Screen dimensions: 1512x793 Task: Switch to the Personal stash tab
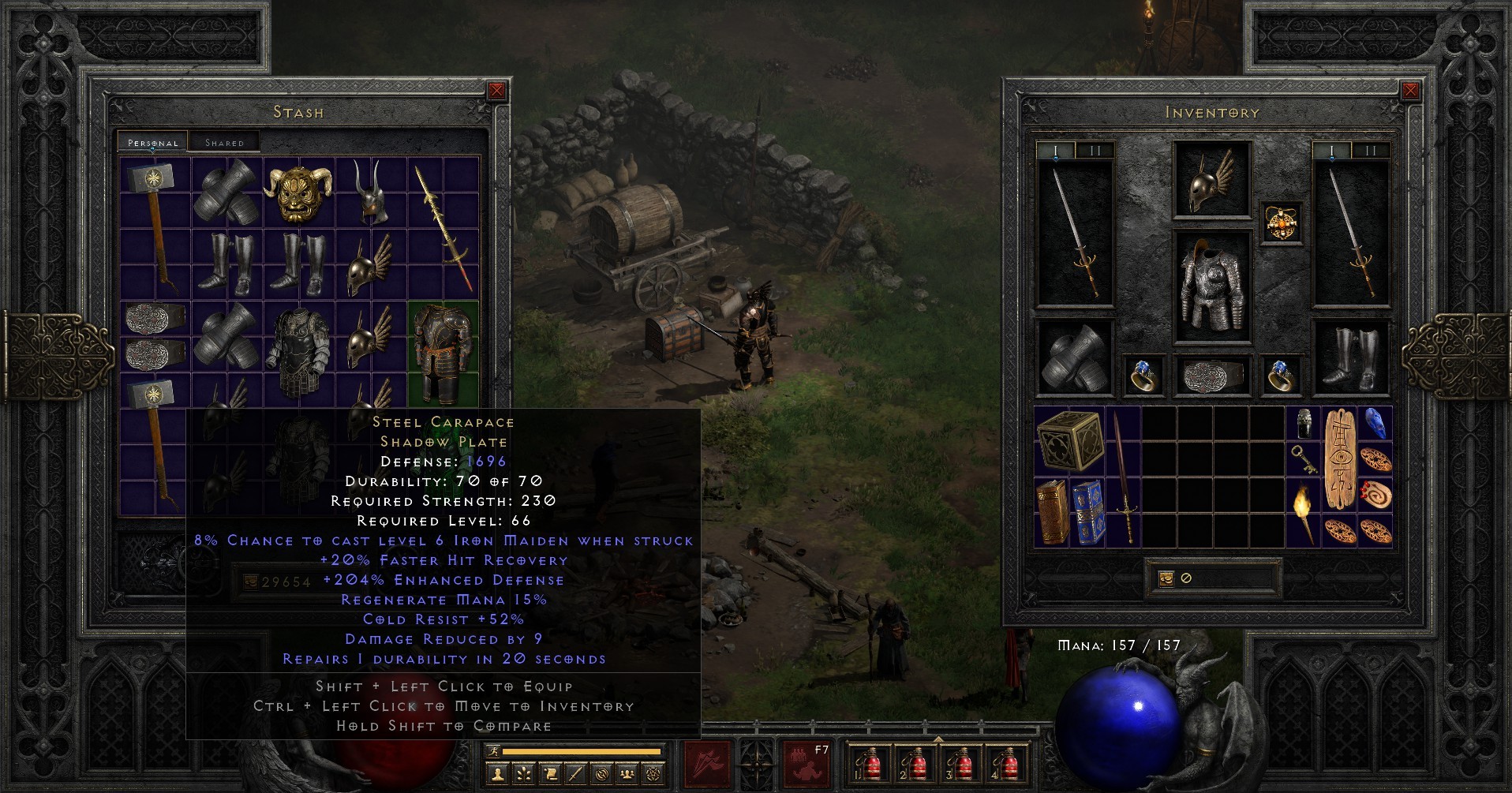coord(152,142)
